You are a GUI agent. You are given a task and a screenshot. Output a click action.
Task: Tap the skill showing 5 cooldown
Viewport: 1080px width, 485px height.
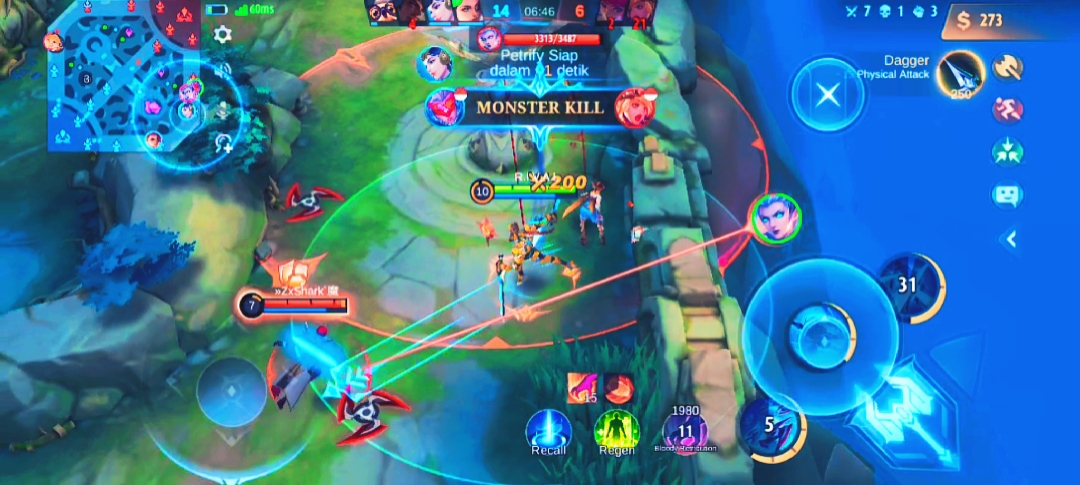click(x=771, y=425)
